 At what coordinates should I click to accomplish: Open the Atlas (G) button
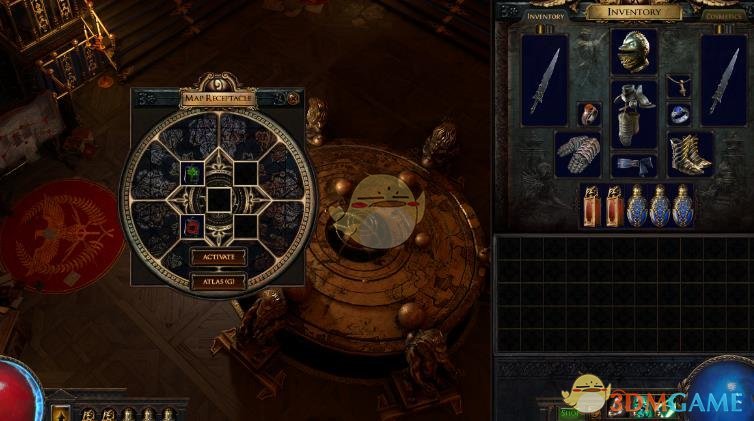(218, 281)
